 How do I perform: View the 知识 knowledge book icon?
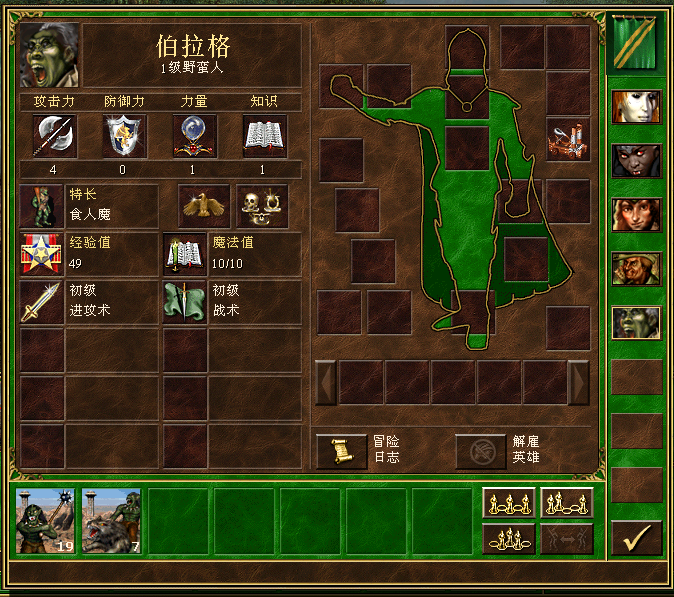click(265, 136)
